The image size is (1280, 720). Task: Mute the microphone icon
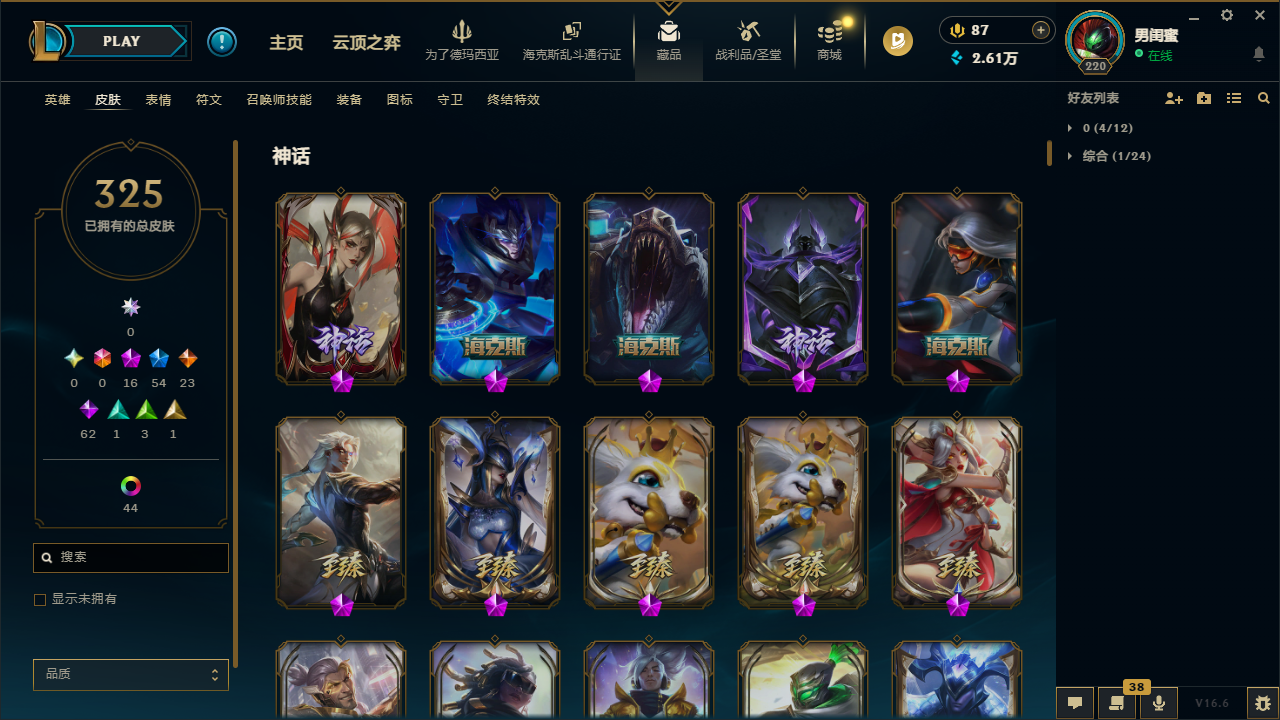(1159, 703)
